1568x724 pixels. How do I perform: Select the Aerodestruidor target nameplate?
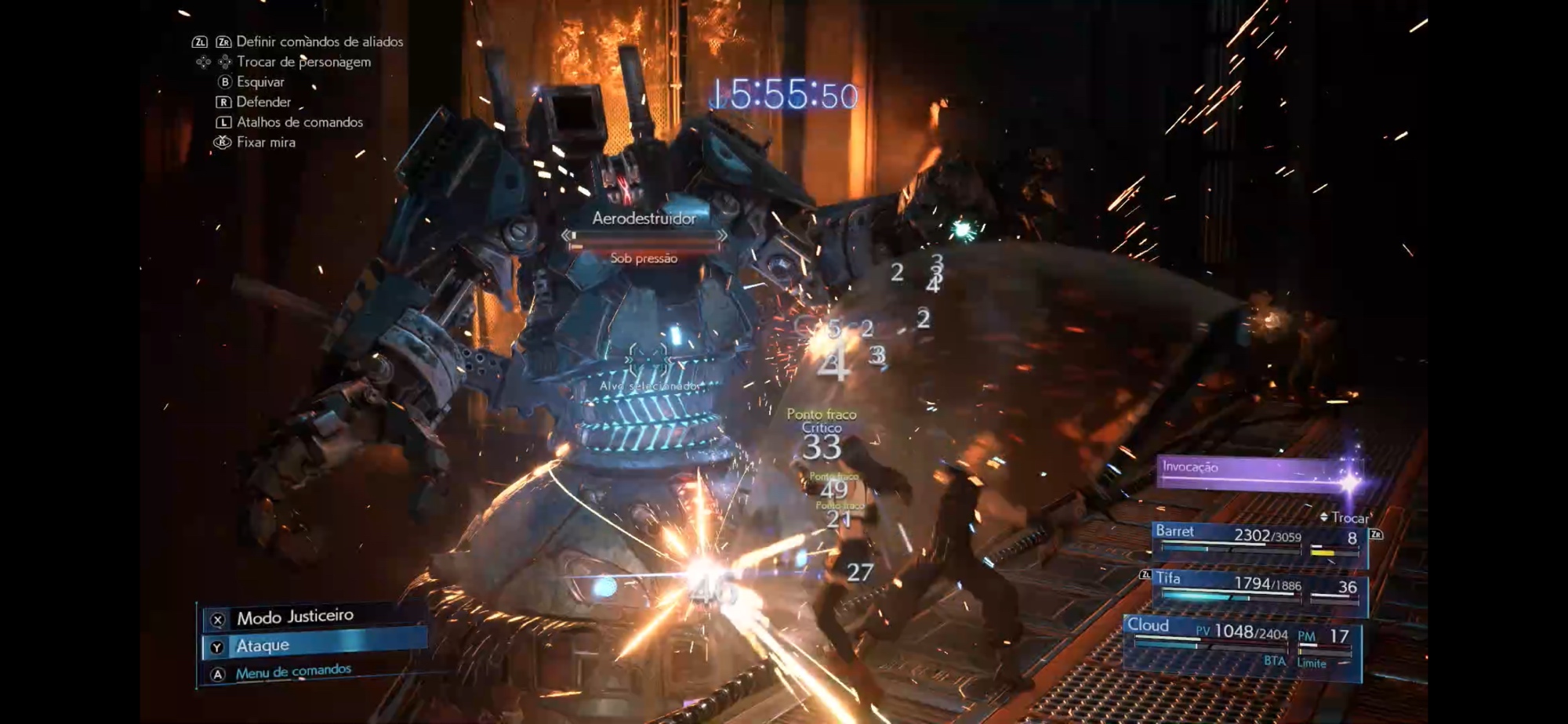click(644, 219)
